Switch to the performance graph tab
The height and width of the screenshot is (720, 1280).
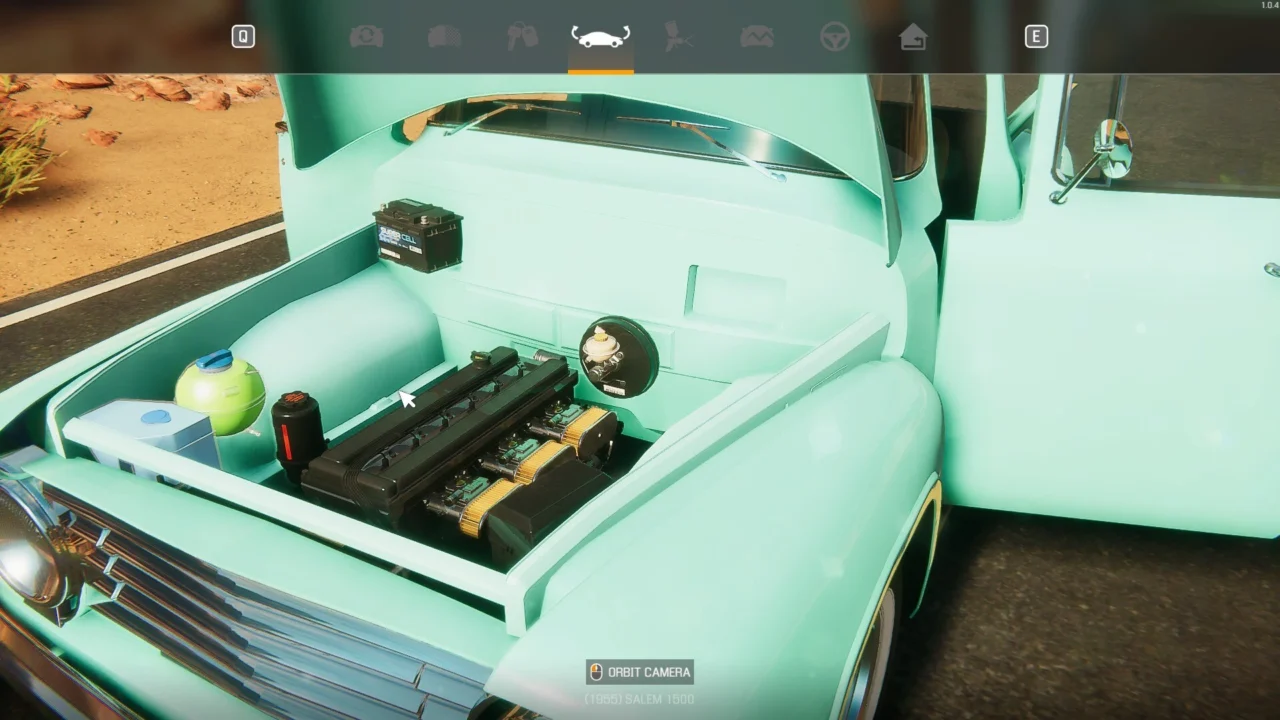(756, 37)
